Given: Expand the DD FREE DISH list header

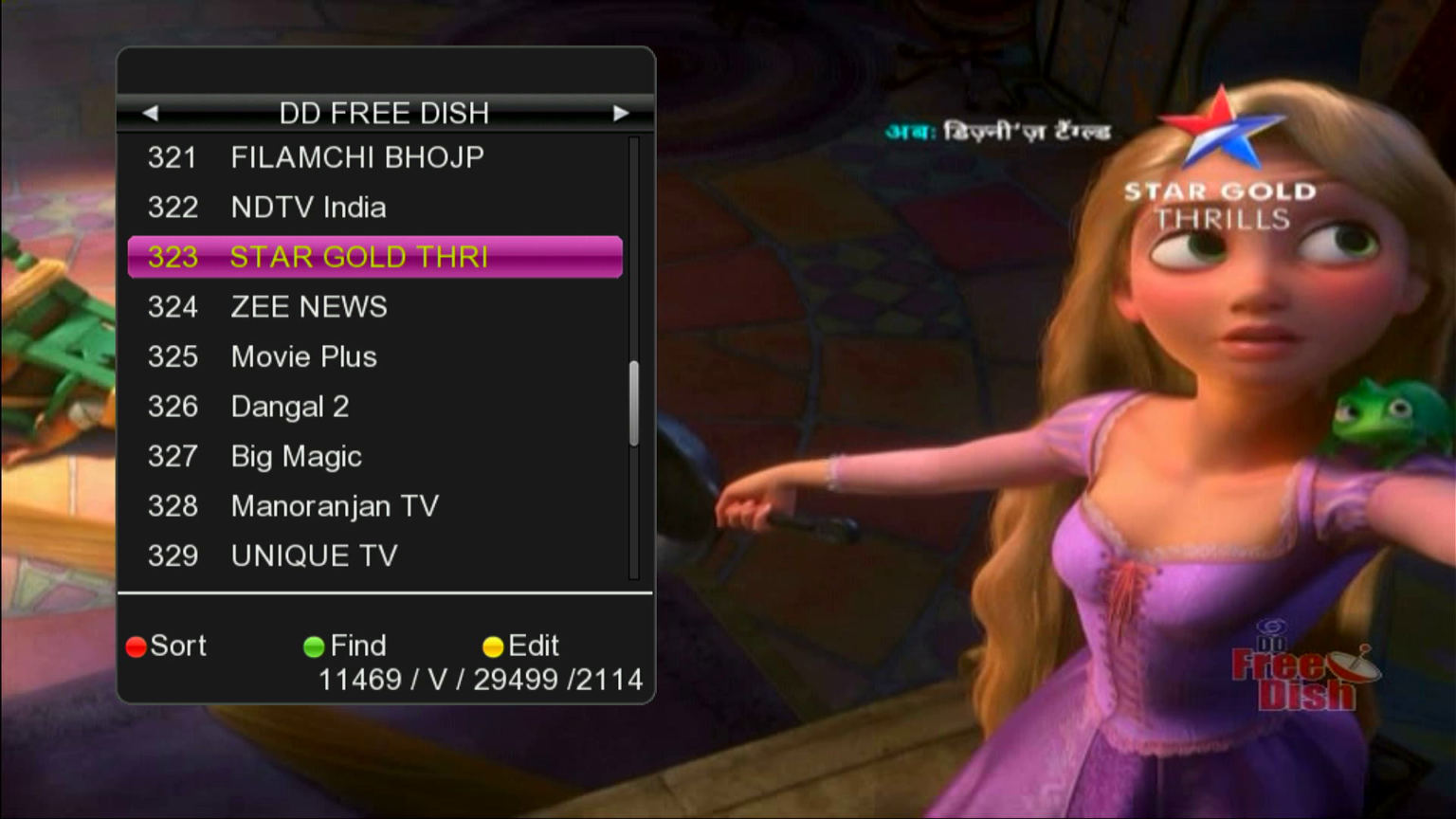Looking at the screenshot, I should coord(385,113).
